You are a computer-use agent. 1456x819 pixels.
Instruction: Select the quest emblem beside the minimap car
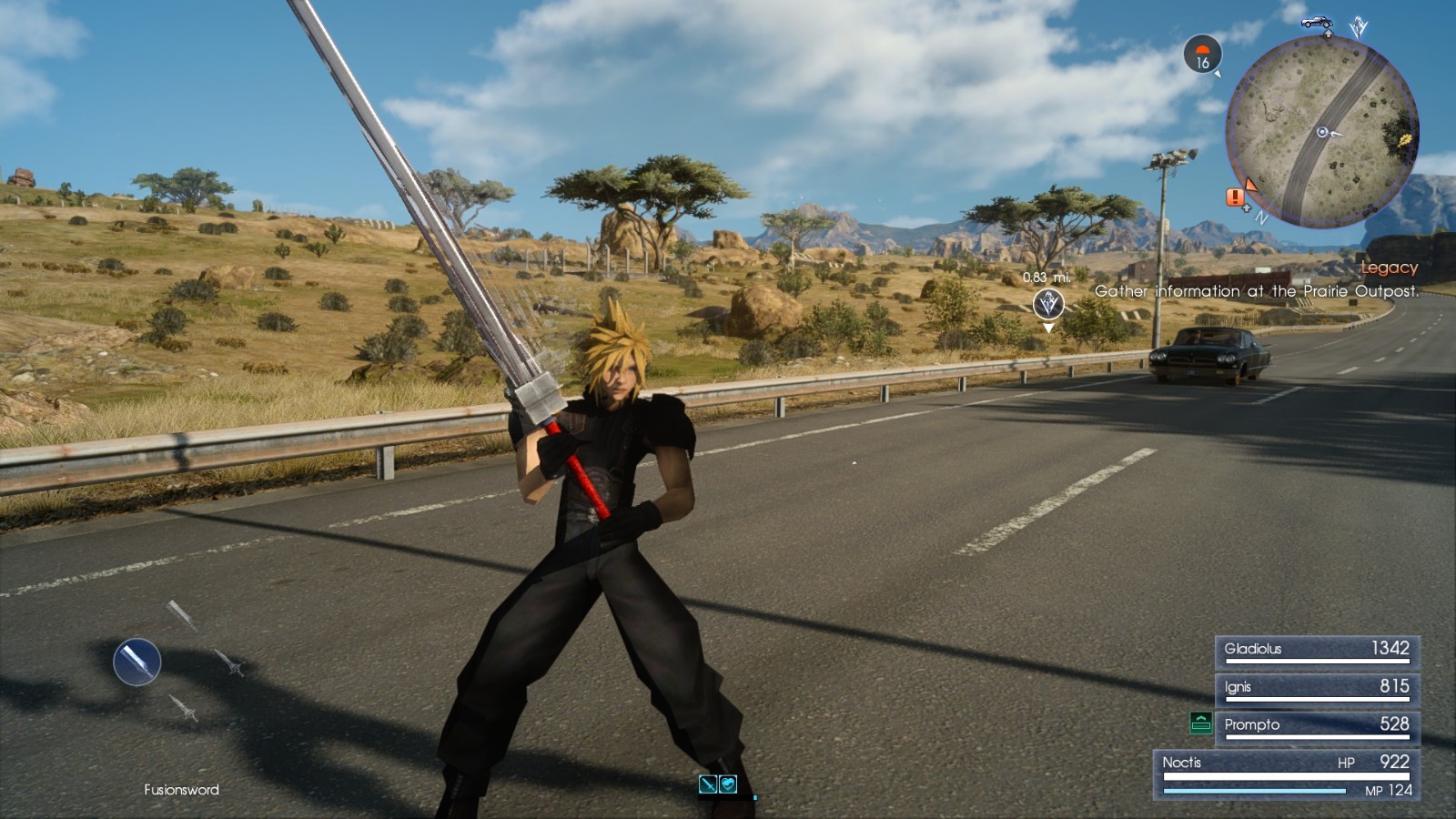tap(1358, 25)
